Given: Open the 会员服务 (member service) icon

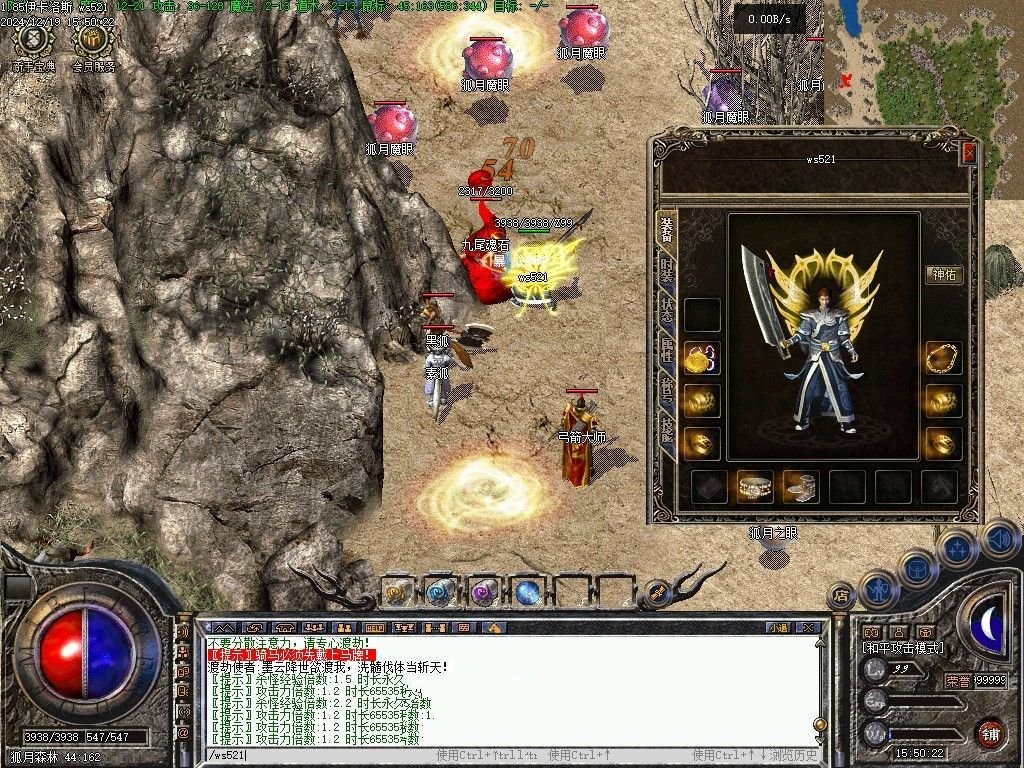Looking at the screenshot, I should (x=94, y=42).
